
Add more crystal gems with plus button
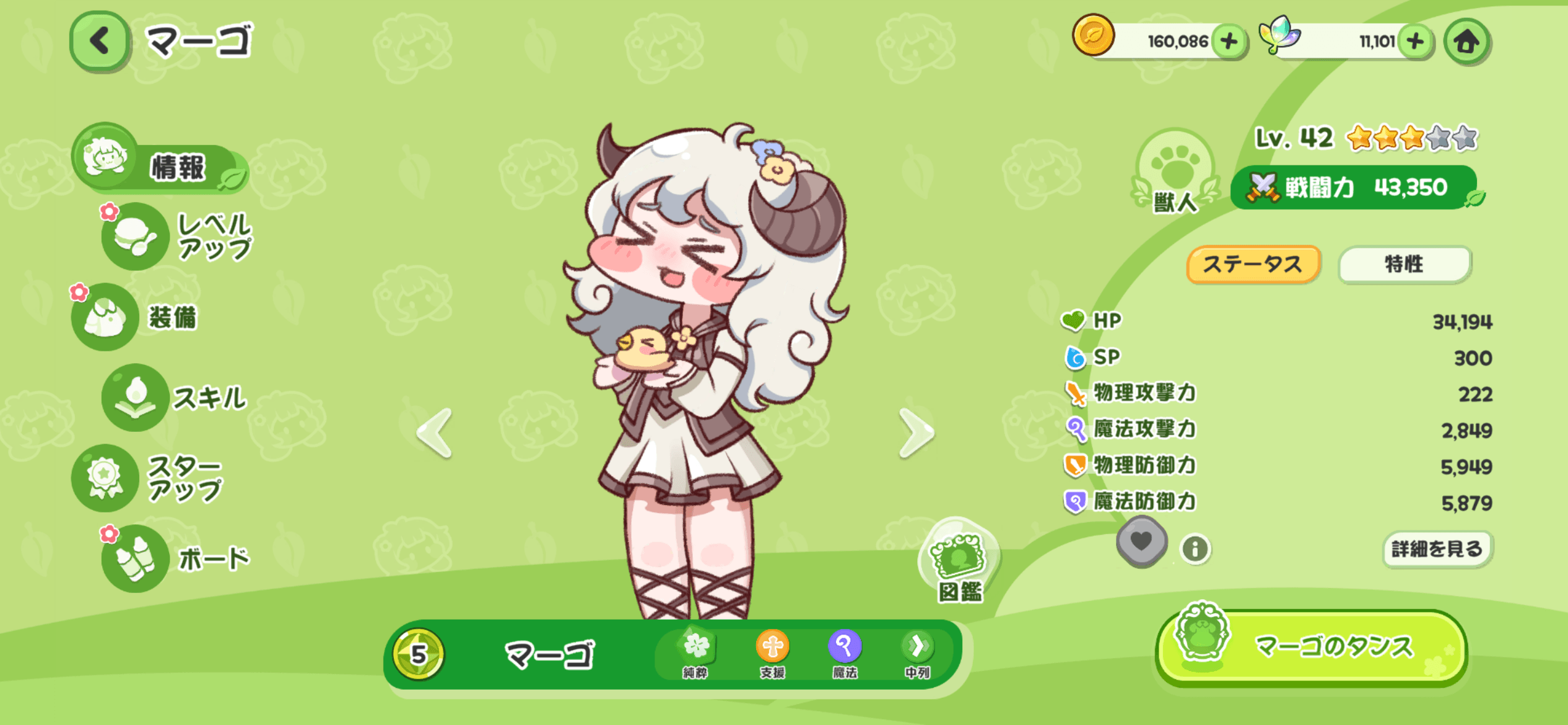tap(1415, 42)
